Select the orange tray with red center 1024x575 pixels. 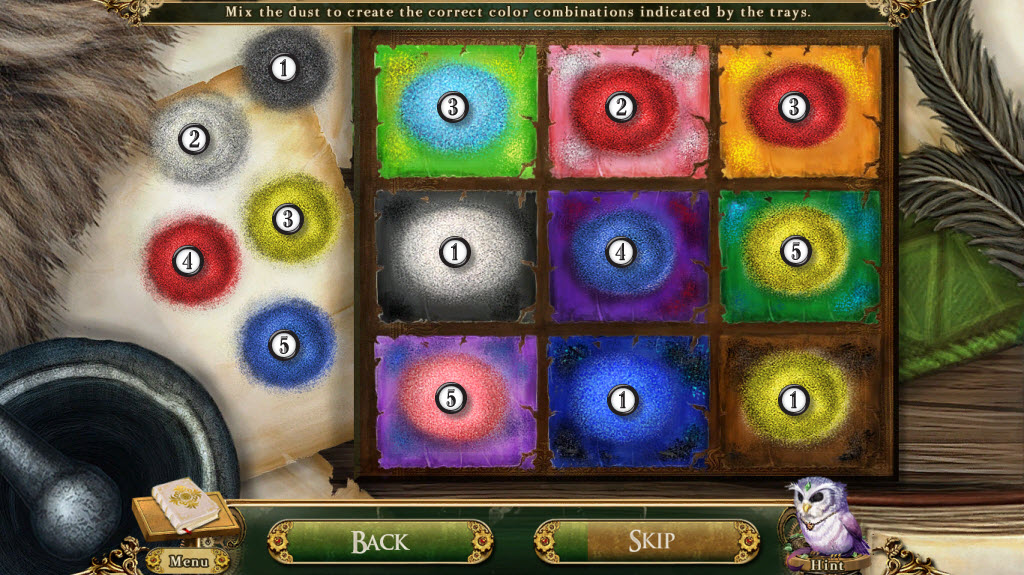point(794,108)
